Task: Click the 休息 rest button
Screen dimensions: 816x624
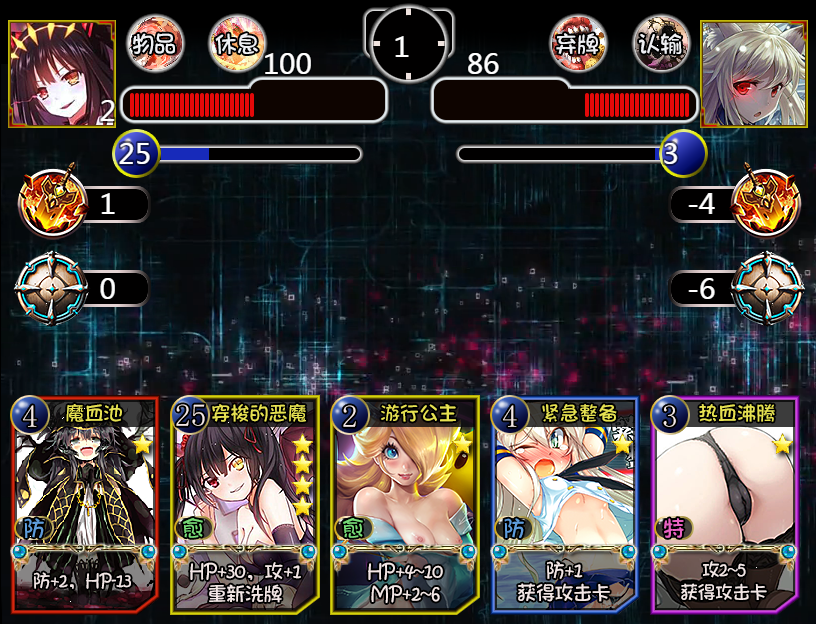Action: [x=236, y=43]
